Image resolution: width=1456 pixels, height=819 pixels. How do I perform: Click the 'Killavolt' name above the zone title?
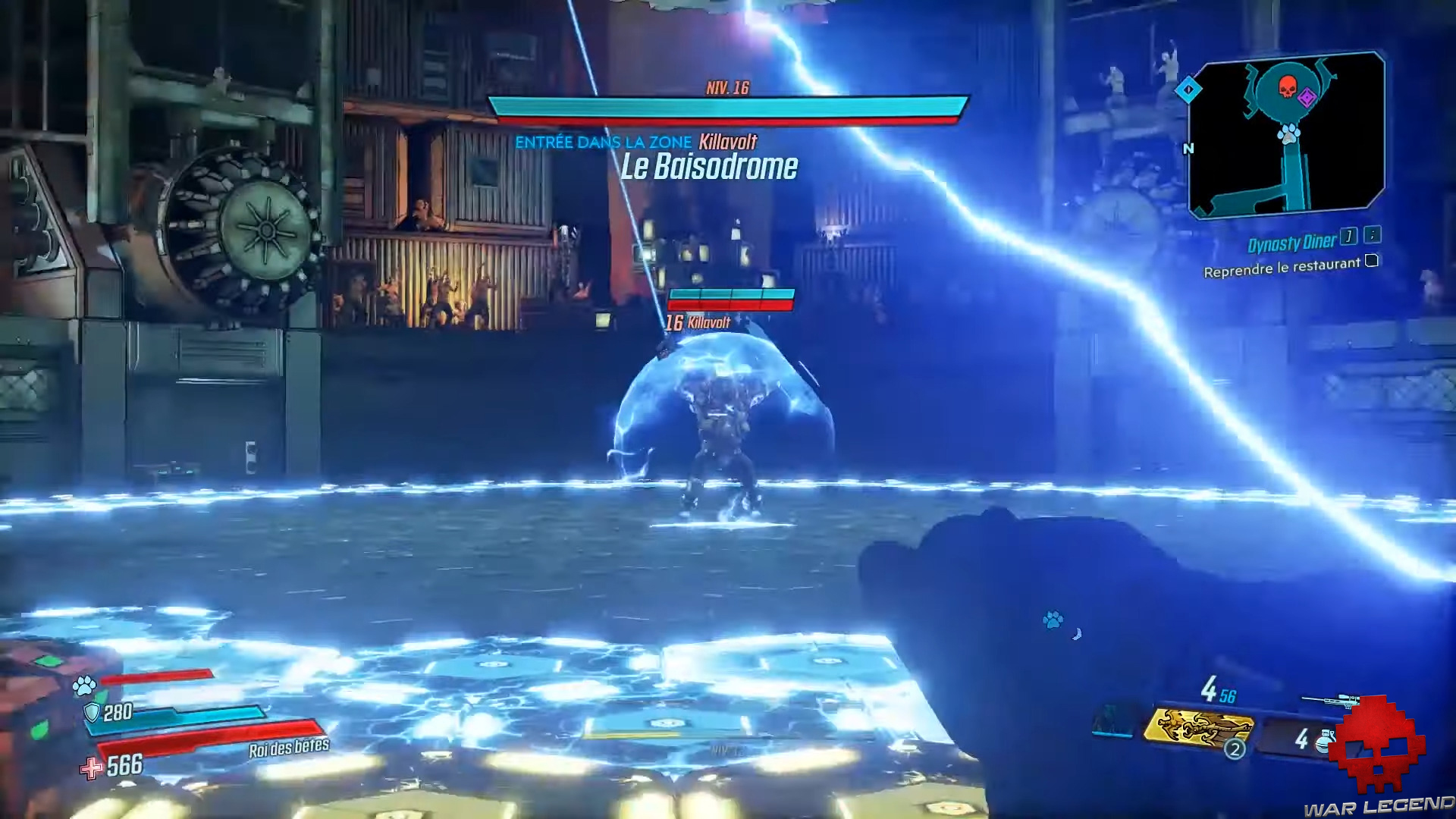(x=729, y=141)
